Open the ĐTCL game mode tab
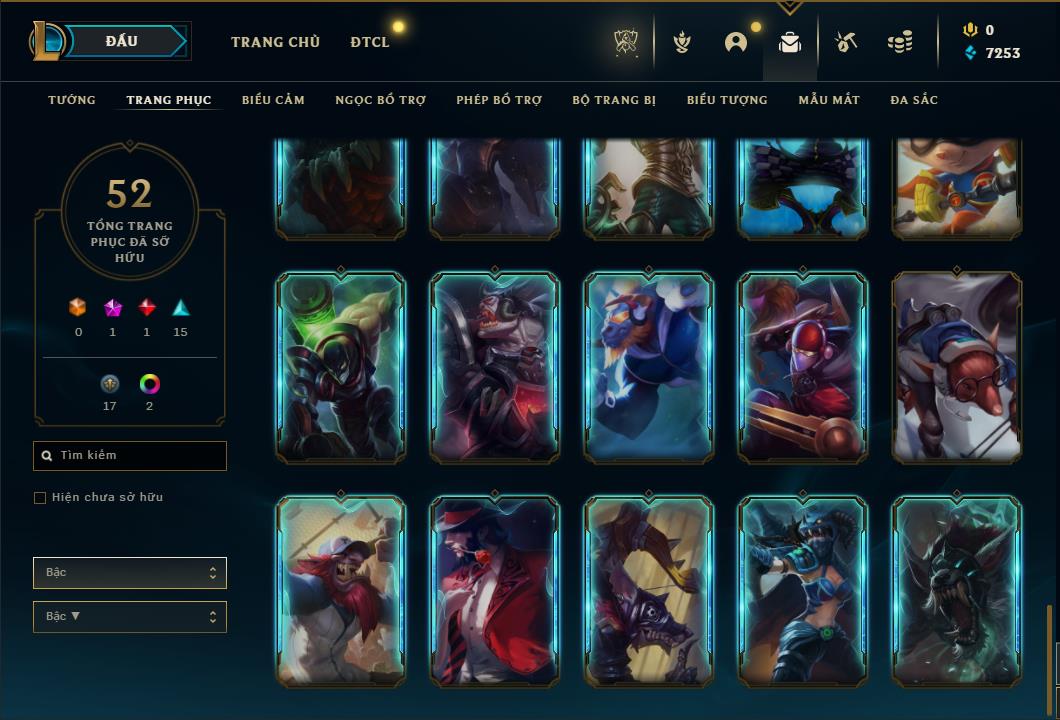Image resolution: width=1060 pixels, height=720 pixels. 370,42
